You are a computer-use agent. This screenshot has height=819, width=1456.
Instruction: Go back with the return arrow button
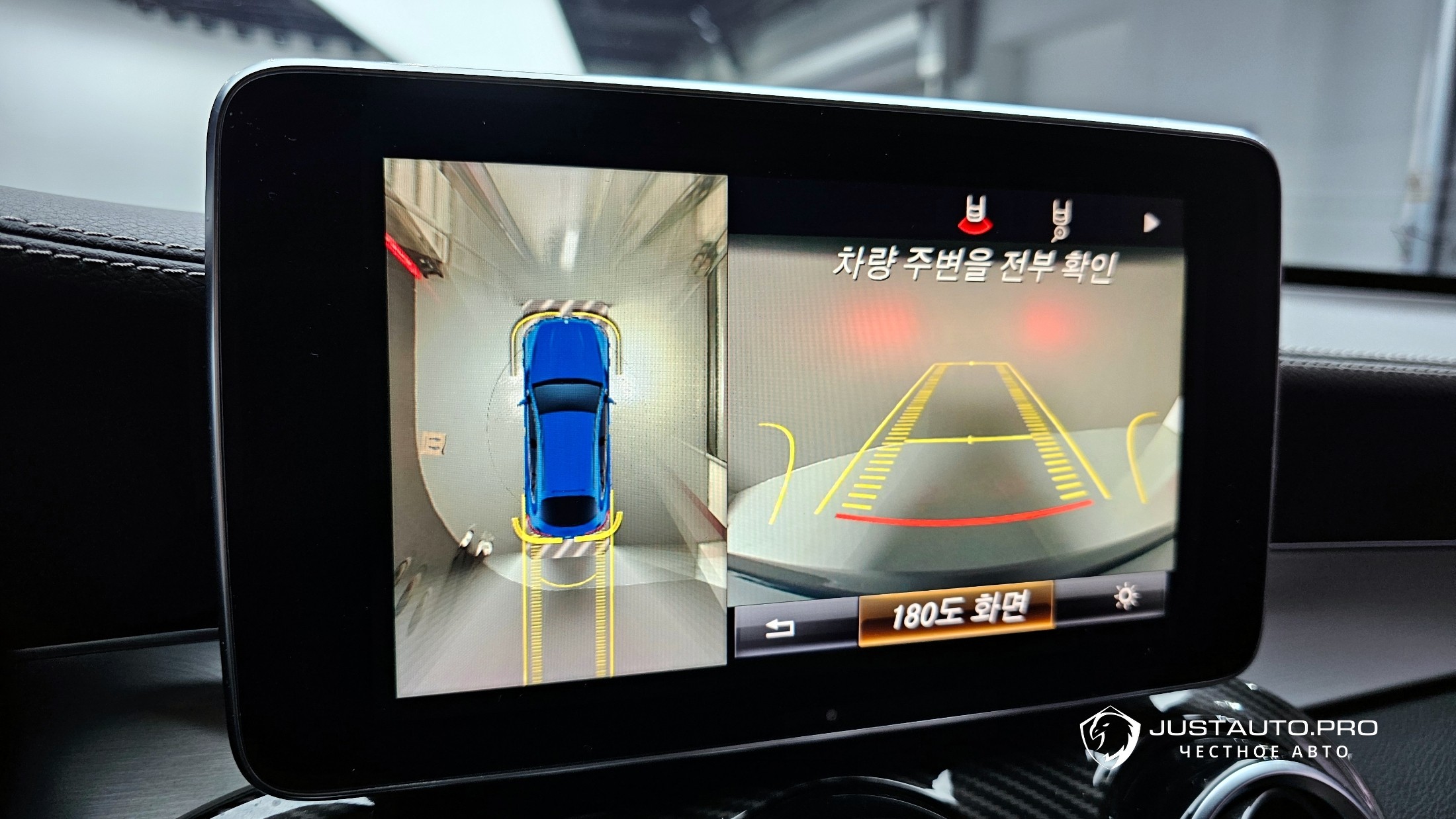coord(781,628)
